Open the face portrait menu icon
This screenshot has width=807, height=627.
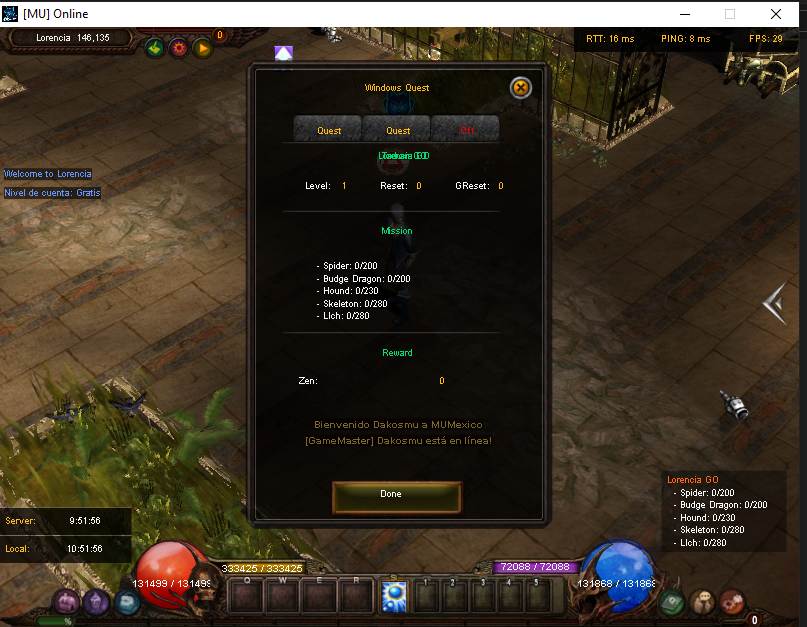pyautogui.click(x=703, y=602)
